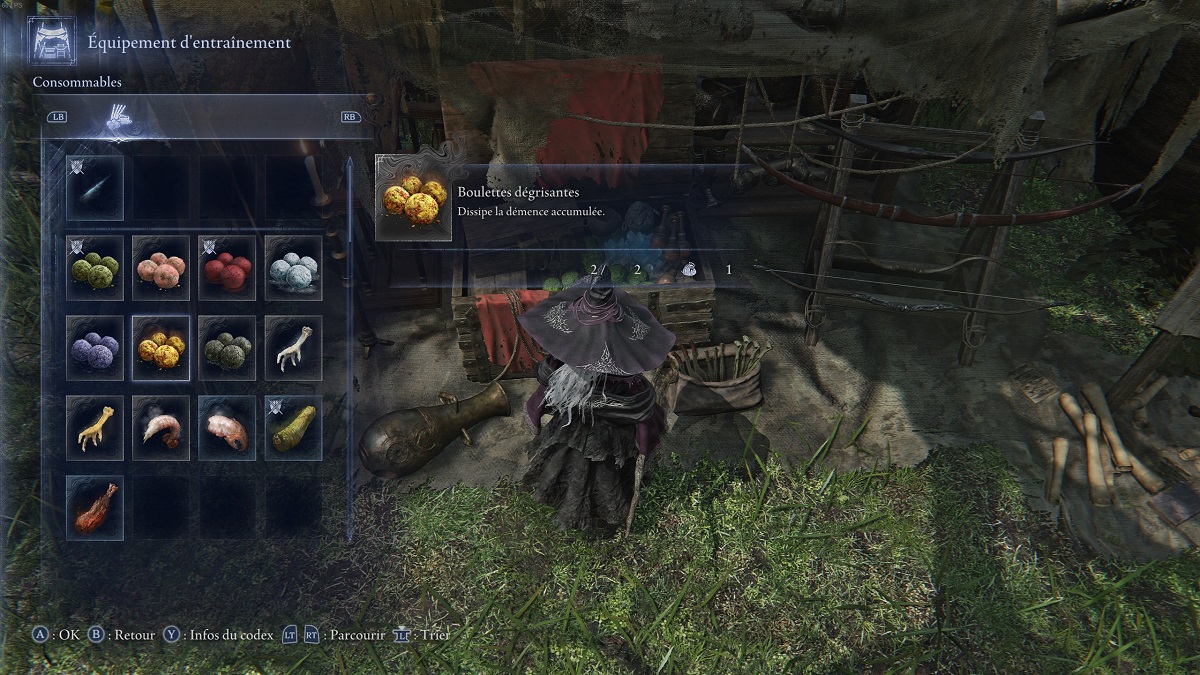Choose the silver dart-like item slot
The width and height of the screenshot is (1200, 675).
(95, 187)
